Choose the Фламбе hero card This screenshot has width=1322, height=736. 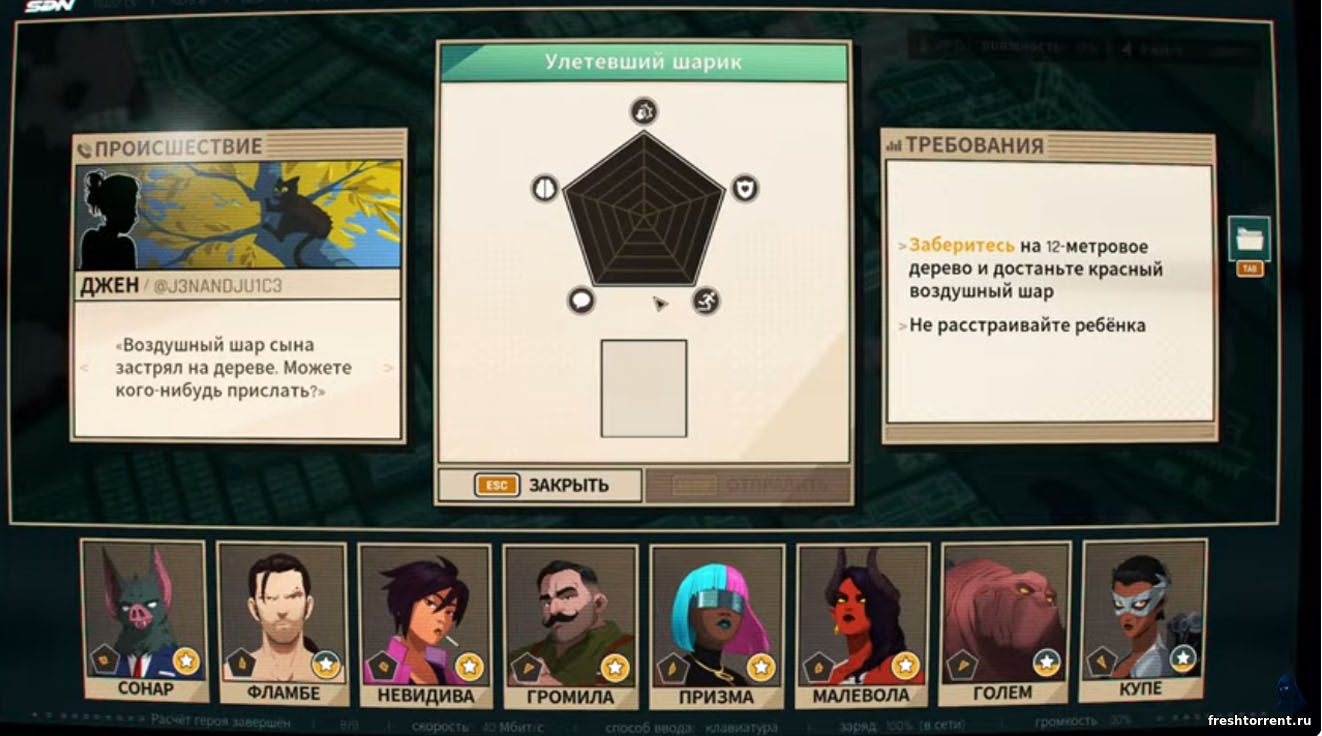pos(282,622)
